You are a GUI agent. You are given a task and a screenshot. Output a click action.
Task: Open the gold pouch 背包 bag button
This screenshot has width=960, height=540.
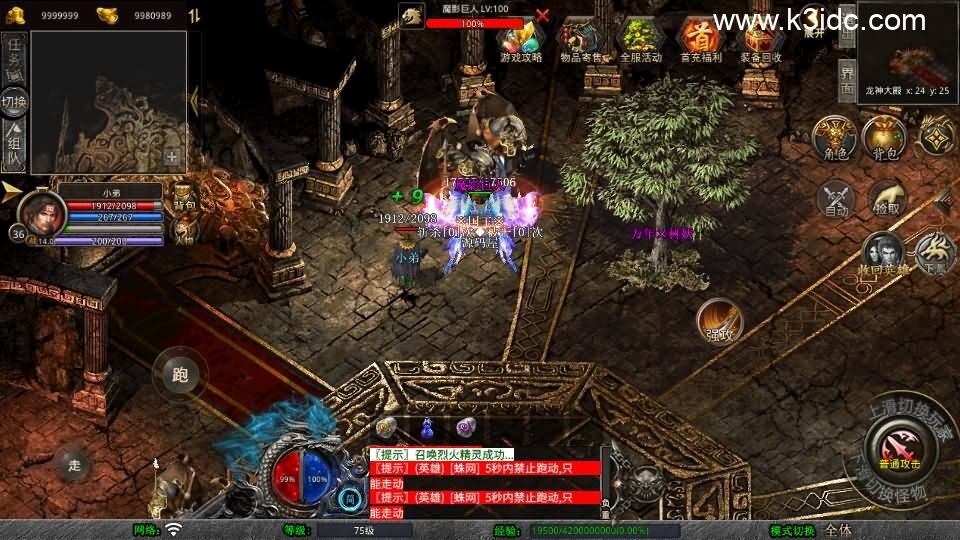[x=884, y=138]
